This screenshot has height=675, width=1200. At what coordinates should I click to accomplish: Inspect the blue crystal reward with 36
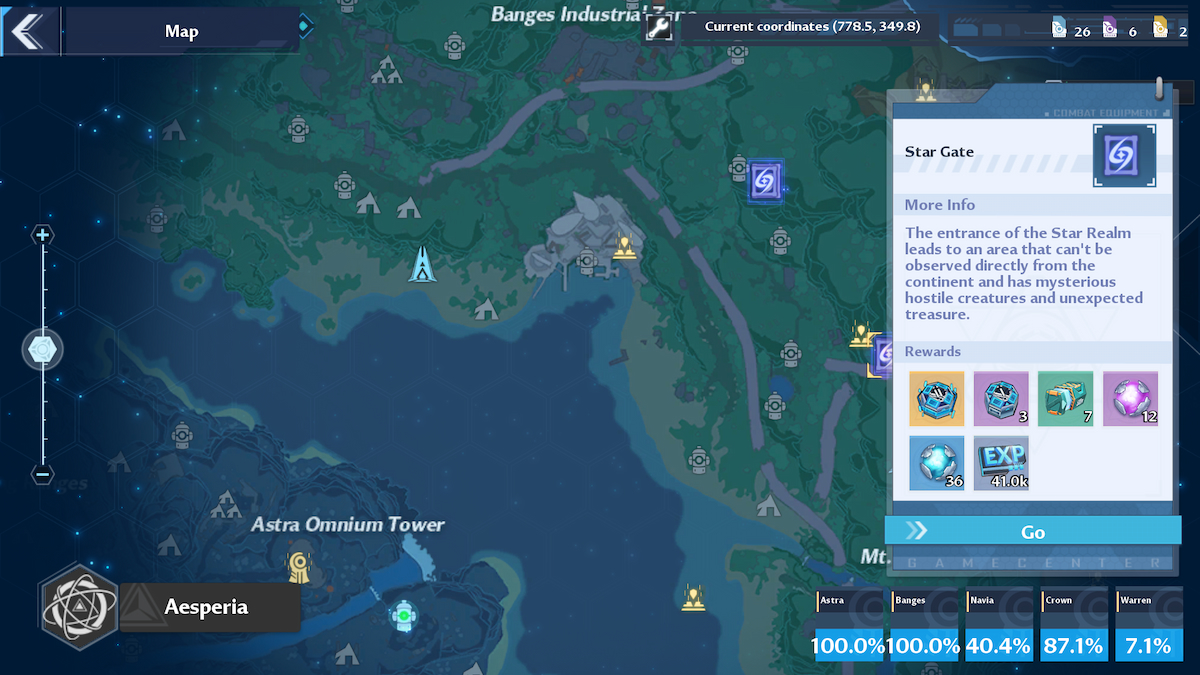pyautogui.click(x=937, y=463)
